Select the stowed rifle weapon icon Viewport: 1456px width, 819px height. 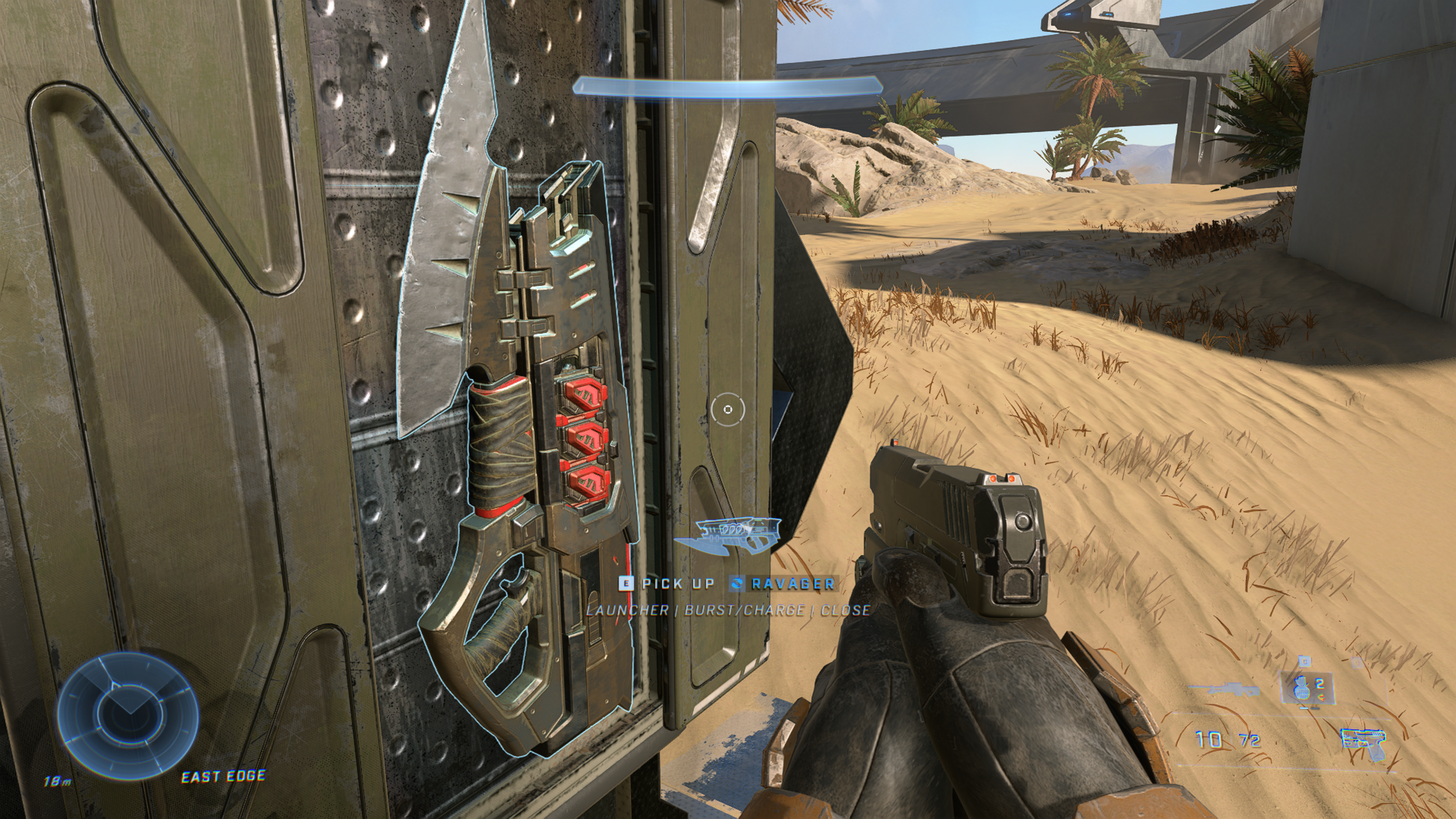pos(1224,690)
